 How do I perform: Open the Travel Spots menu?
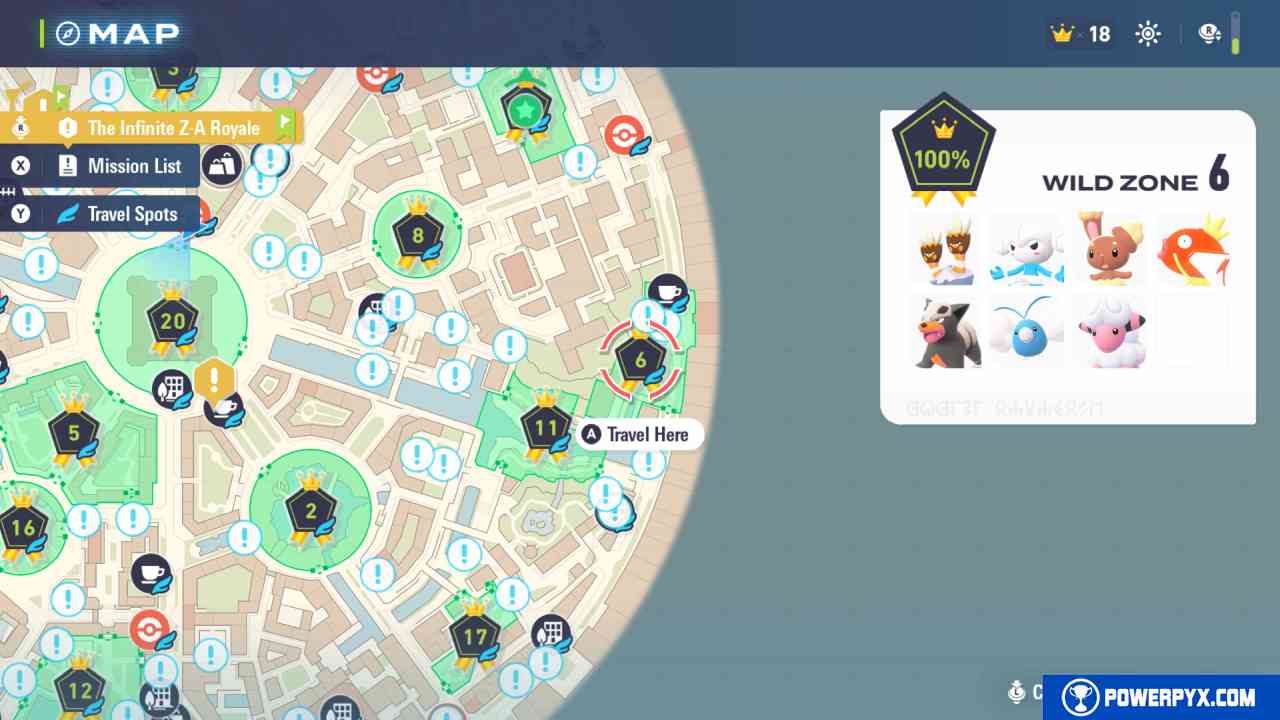click(131, 214)
